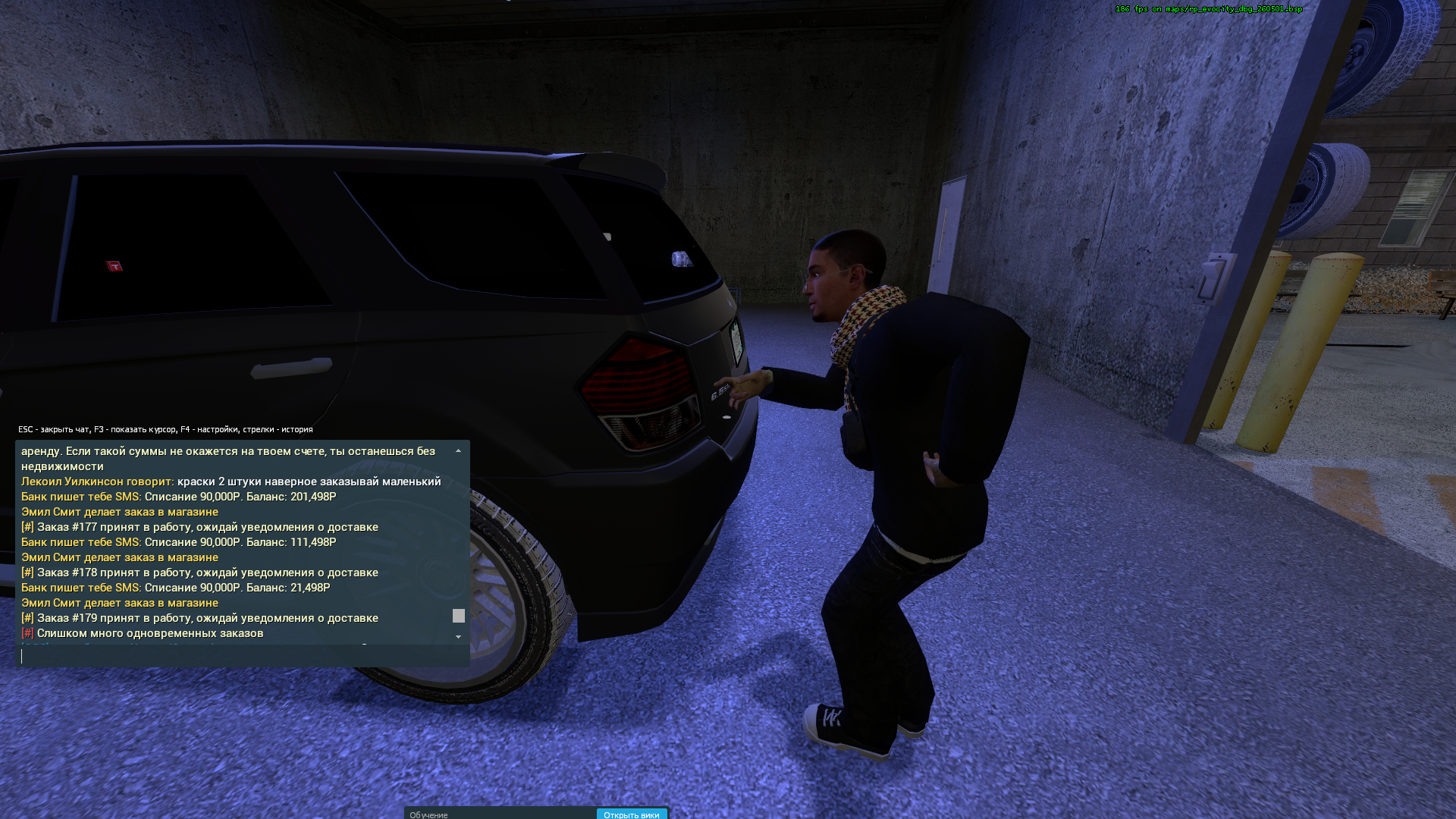Click the chat scrollbar thumb
The height and width of the screenshot is (819, 1456).
click(x=458, y=616)
